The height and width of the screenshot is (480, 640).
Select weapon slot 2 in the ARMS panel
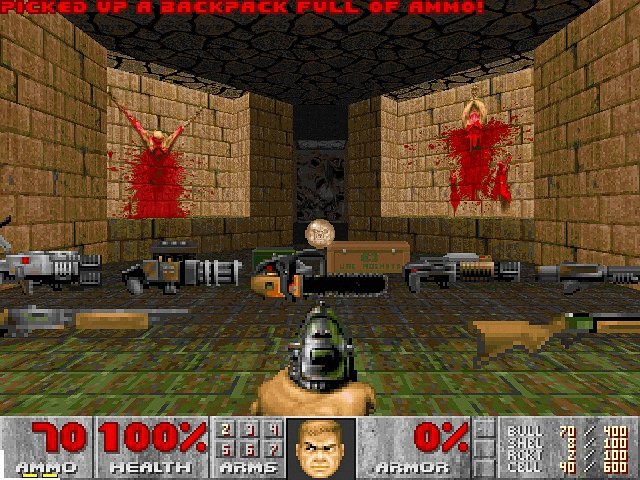(x=226, y=430)
